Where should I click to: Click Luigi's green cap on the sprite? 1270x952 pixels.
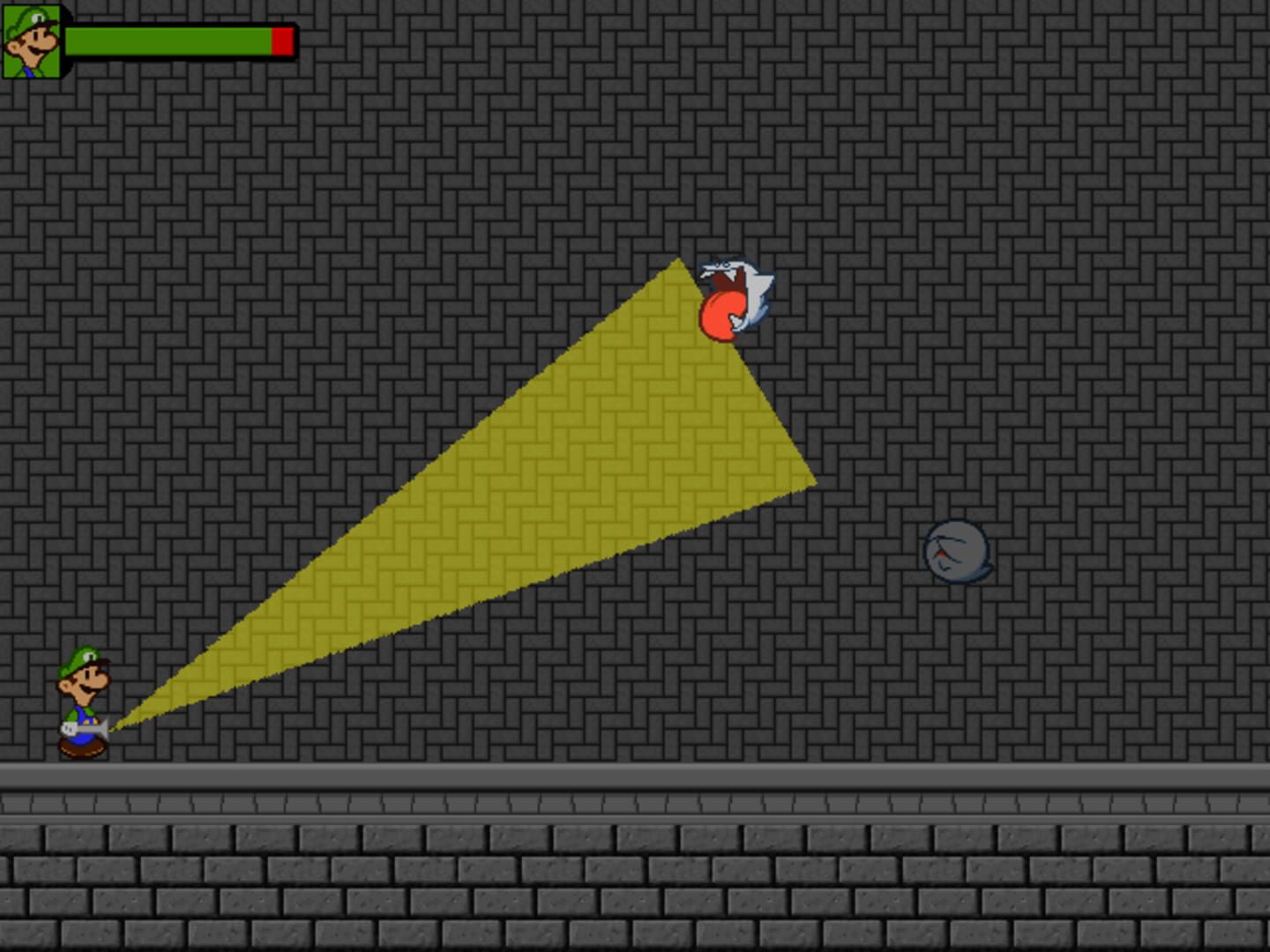coord(79,659)
